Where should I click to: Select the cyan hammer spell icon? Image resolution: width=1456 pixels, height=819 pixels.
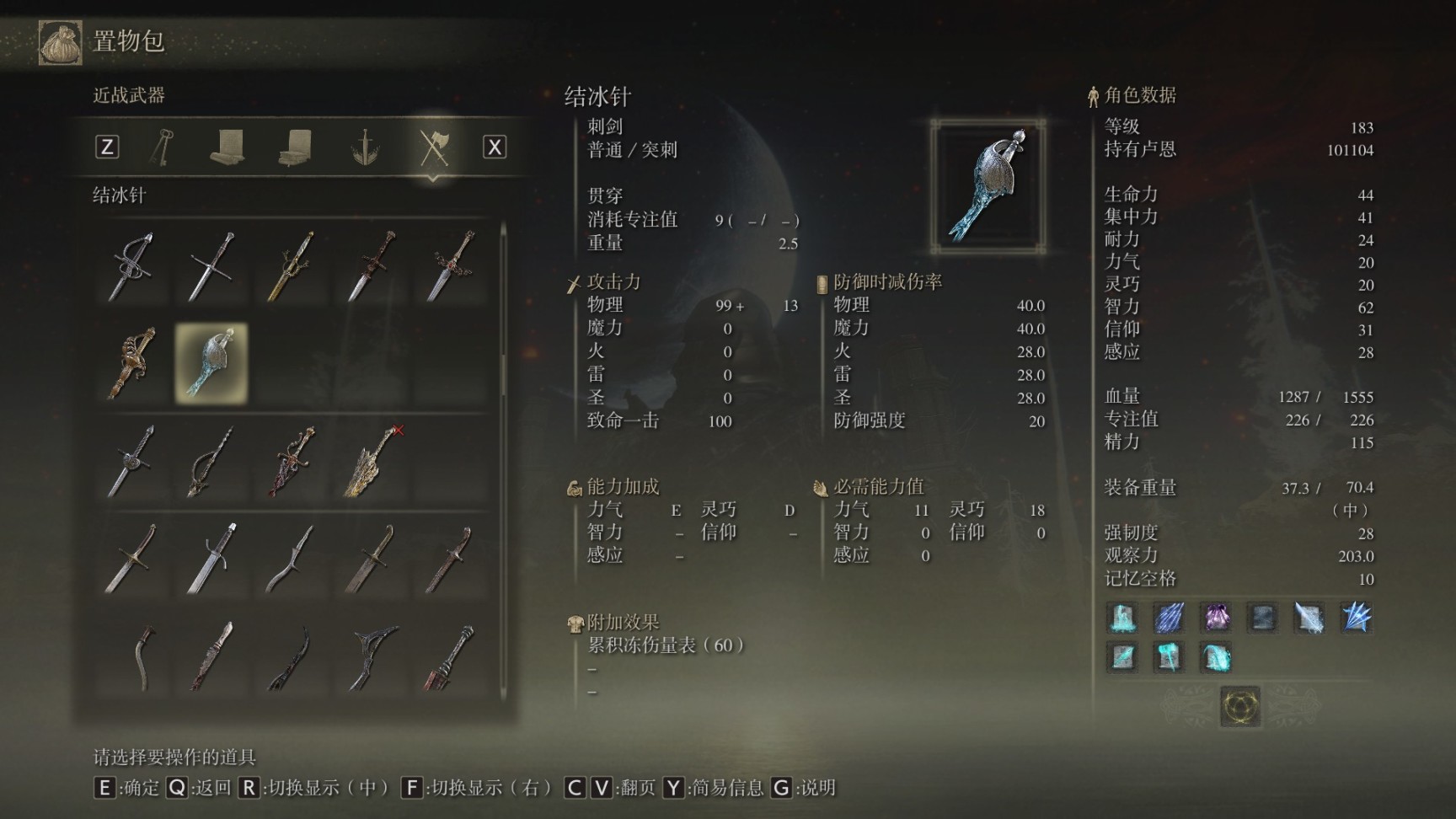1168,656
